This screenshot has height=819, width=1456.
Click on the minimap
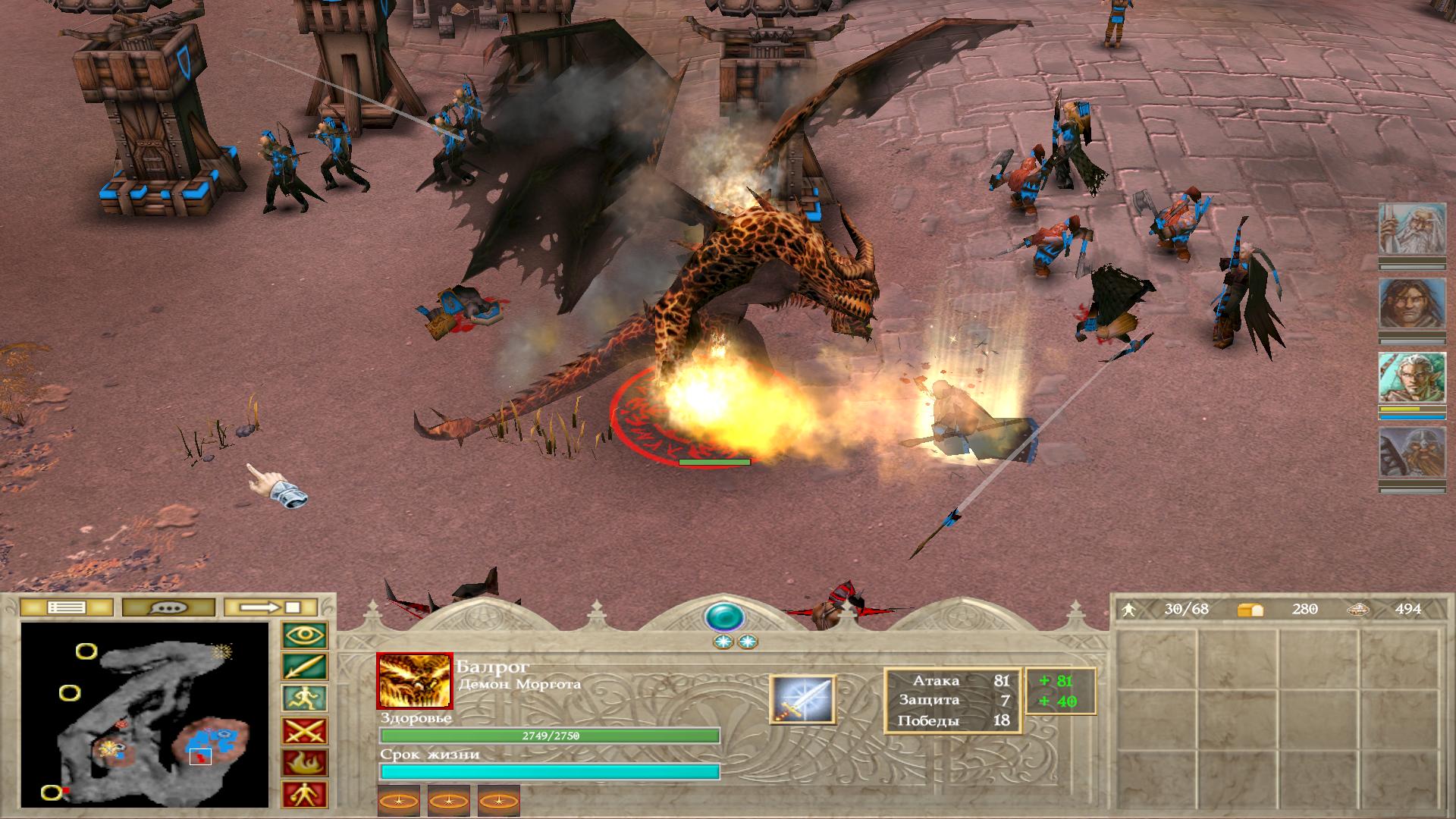tap(145, 714)
